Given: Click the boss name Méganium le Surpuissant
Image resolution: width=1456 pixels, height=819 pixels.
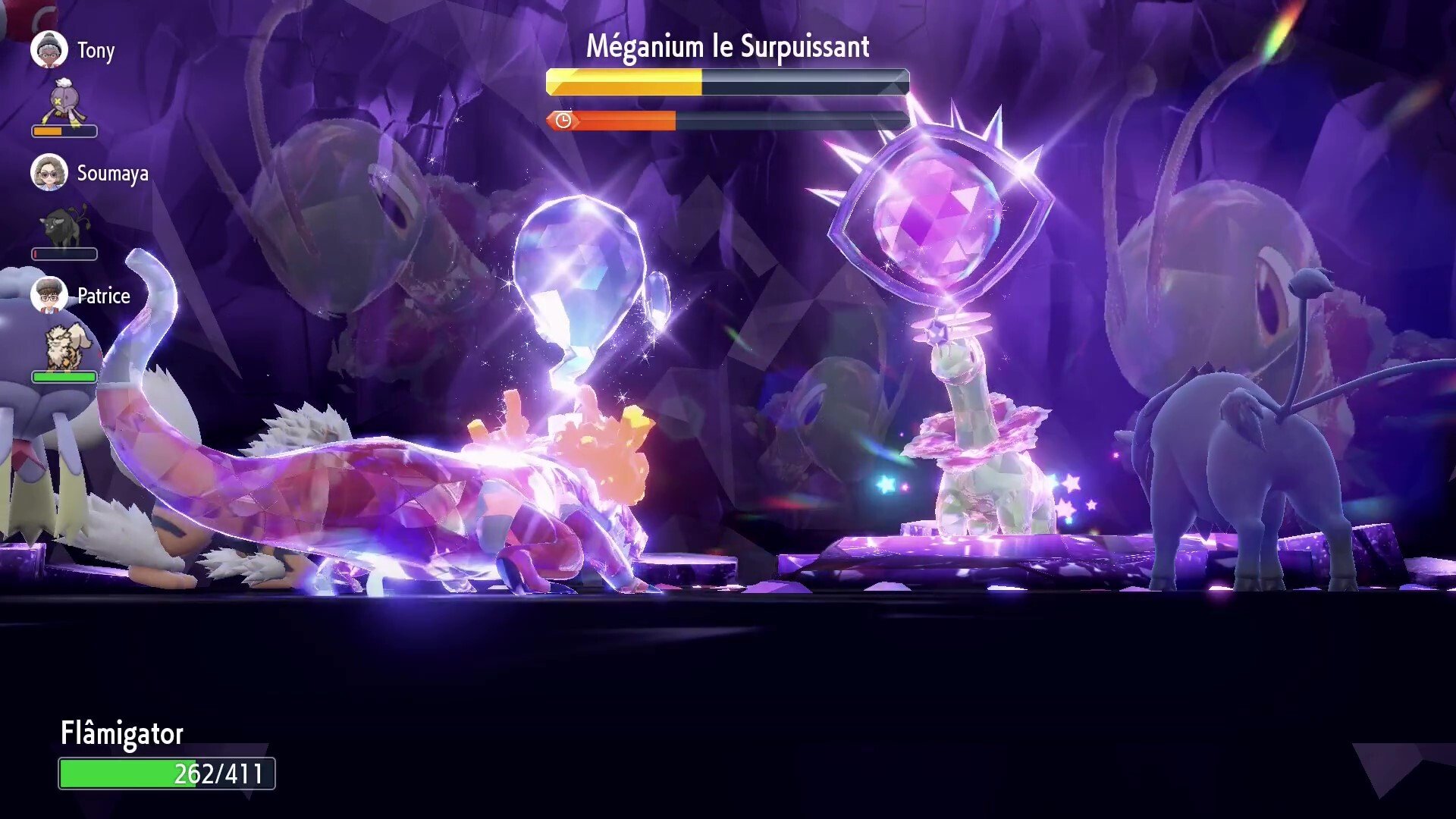Looking at the screenshot, I should 726,45.
